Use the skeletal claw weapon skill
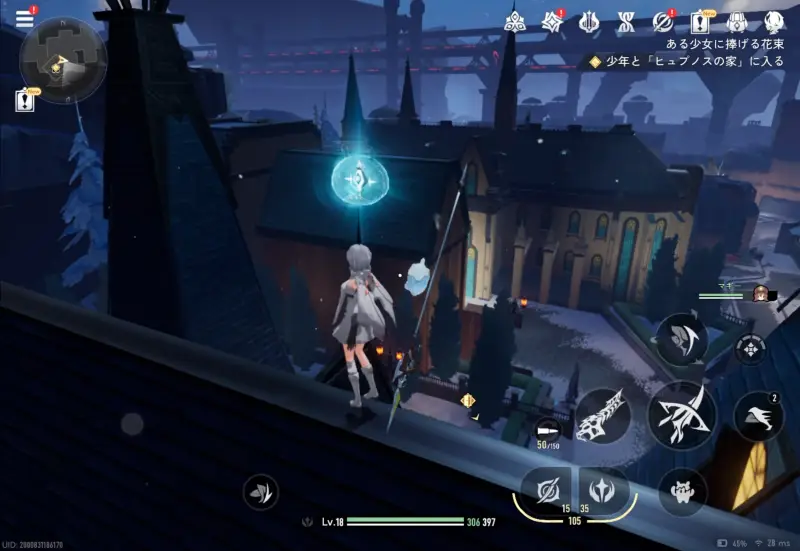The width and height of the screenshot is (800, 551). click(603, 415)
